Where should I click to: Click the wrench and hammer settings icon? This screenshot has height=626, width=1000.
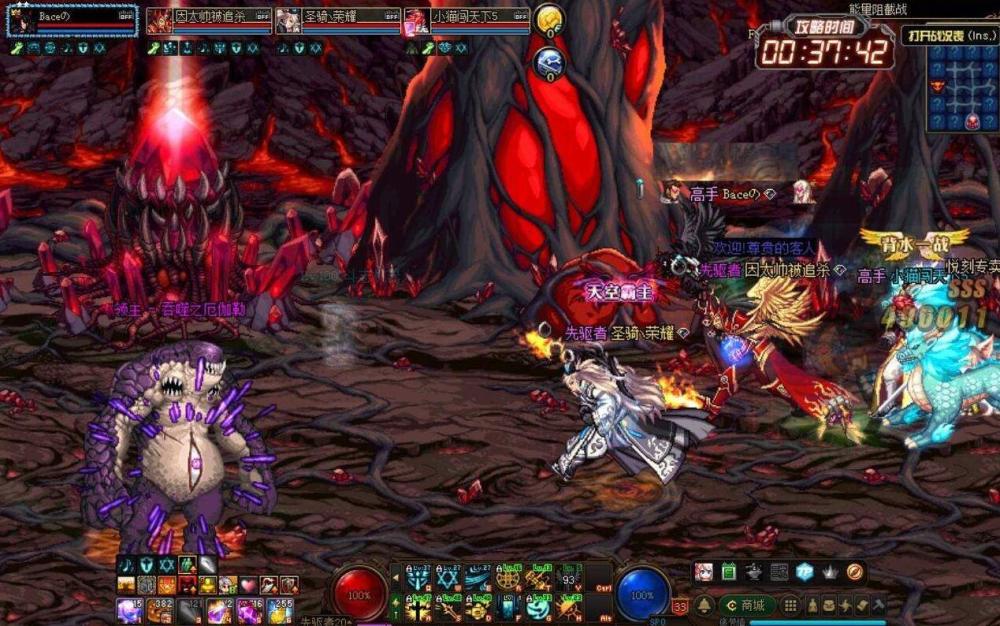(878, 605)
